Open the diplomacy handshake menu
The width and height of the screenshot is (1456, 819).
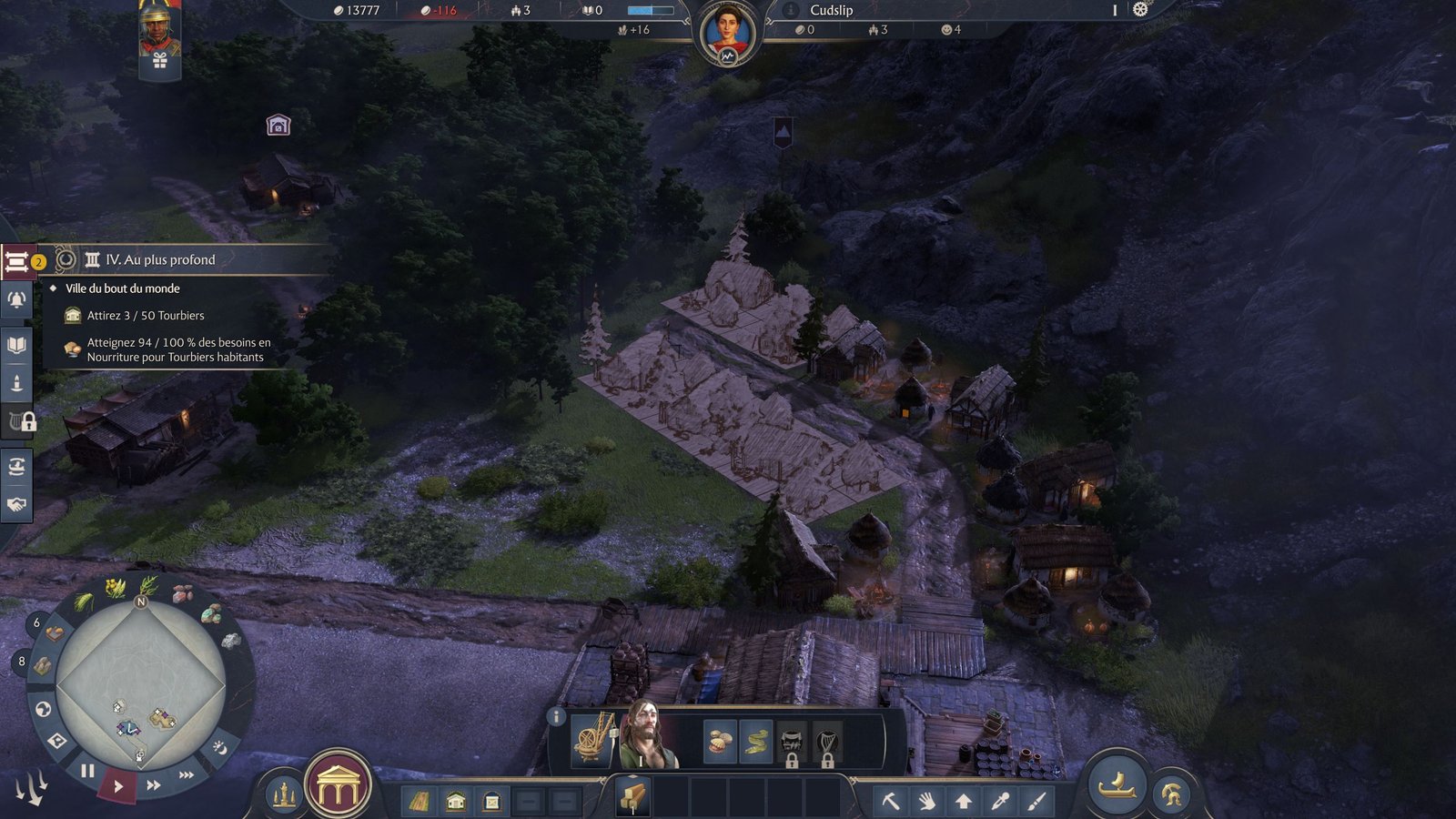16,504
